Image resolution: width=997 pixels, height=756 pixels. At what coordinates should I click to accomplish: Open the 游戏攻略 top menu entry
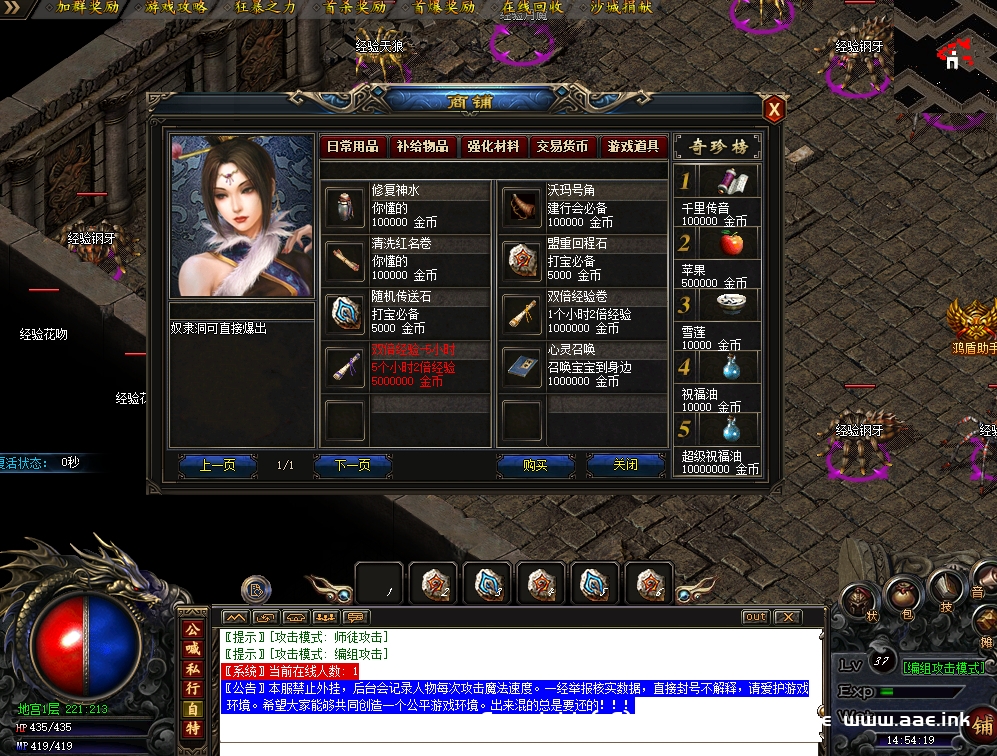(x=177, y=7)
